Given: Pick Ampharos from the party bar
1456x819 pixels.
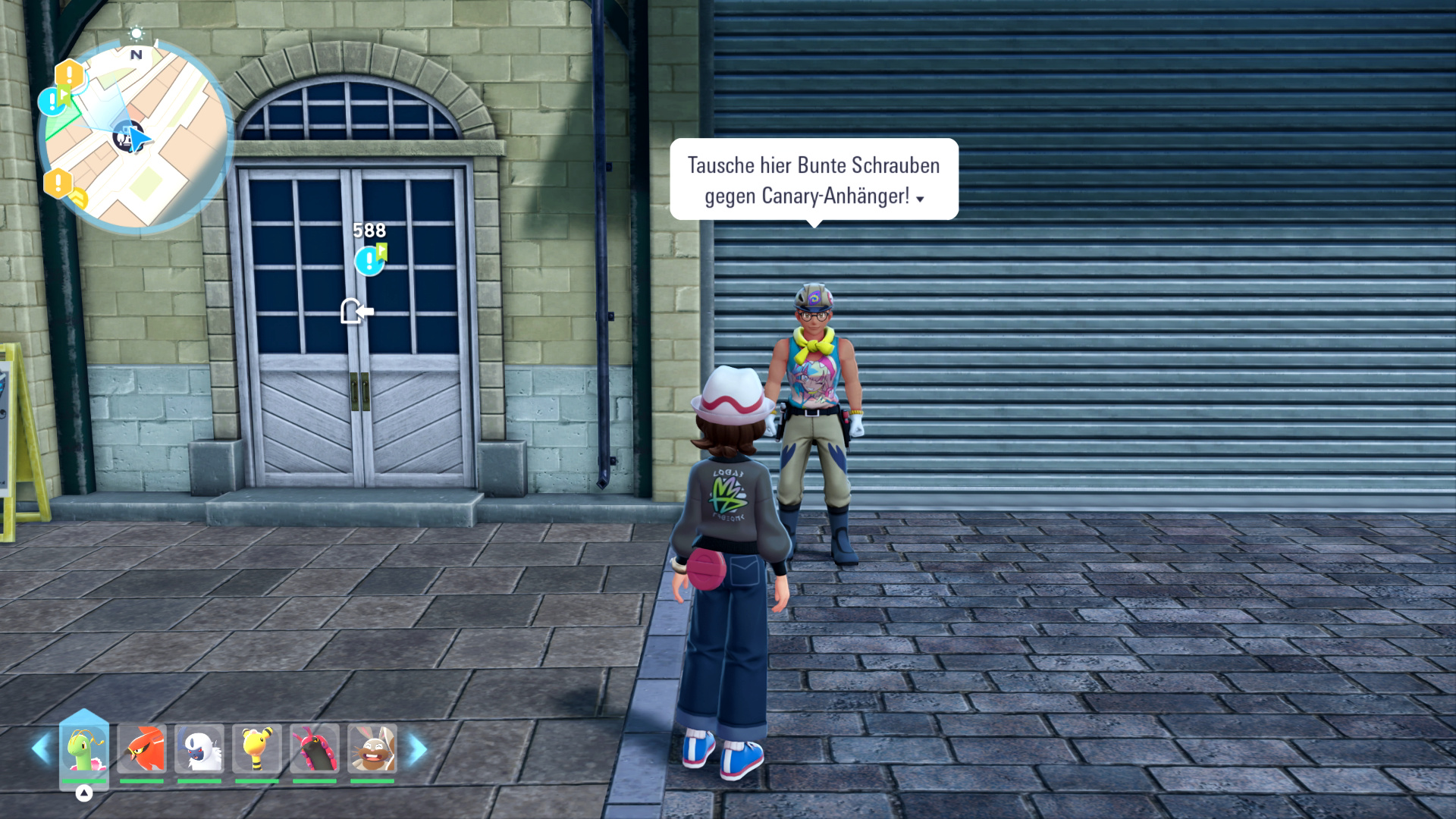Looking at the screenshot, I should click(257, 748).
